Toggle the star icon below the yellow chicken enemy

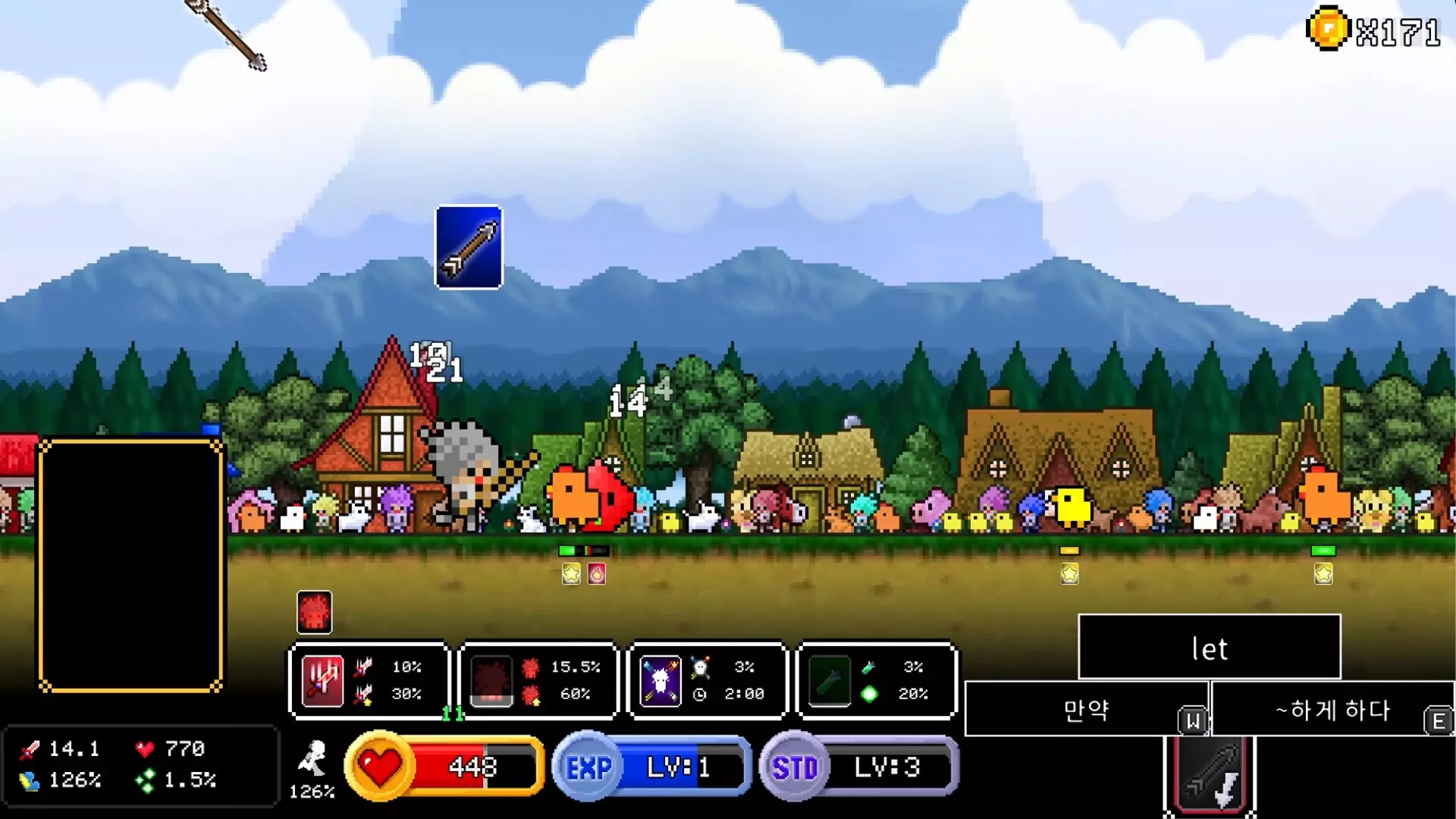click(1068, 574)
